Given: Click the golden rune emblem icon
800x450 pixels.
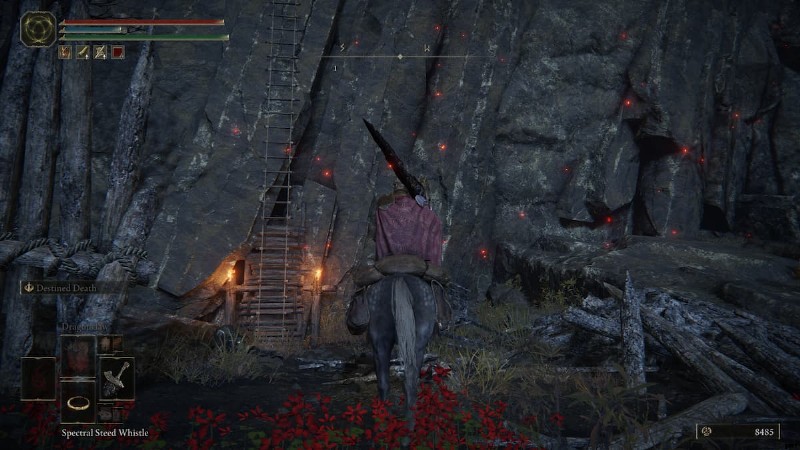Looking at the screenshot, I should tap(39, 28).
